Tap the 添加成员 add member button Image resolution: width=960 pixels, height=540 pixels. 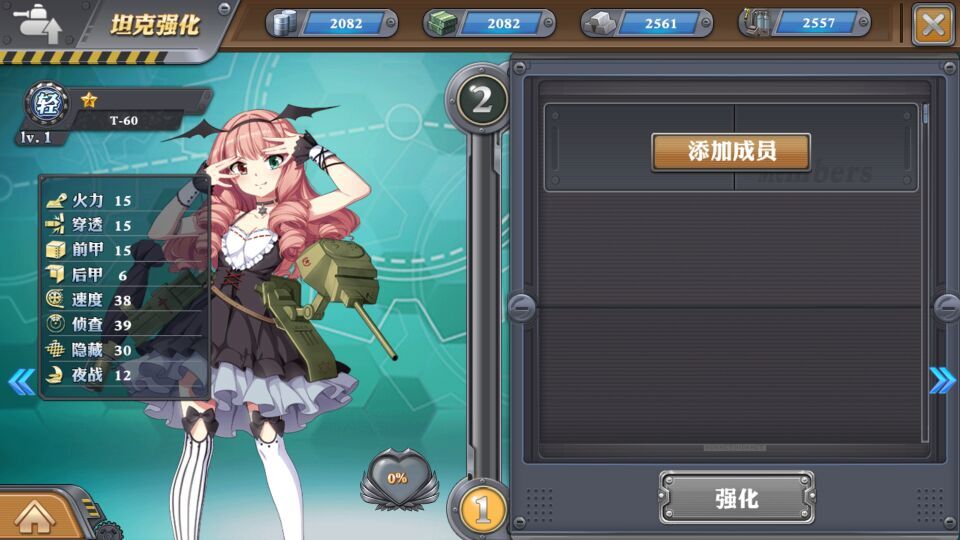(731, 151)
